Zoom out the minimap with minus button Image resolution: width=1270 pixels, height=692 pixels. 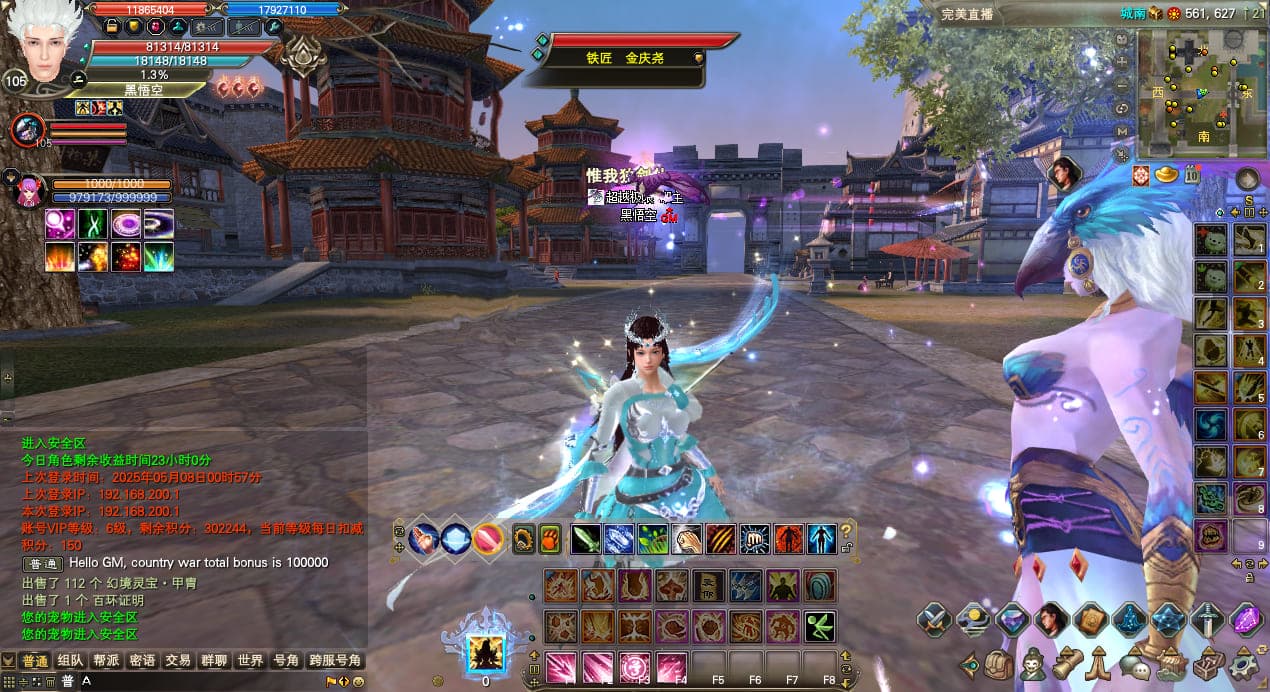click(1122, 85)
